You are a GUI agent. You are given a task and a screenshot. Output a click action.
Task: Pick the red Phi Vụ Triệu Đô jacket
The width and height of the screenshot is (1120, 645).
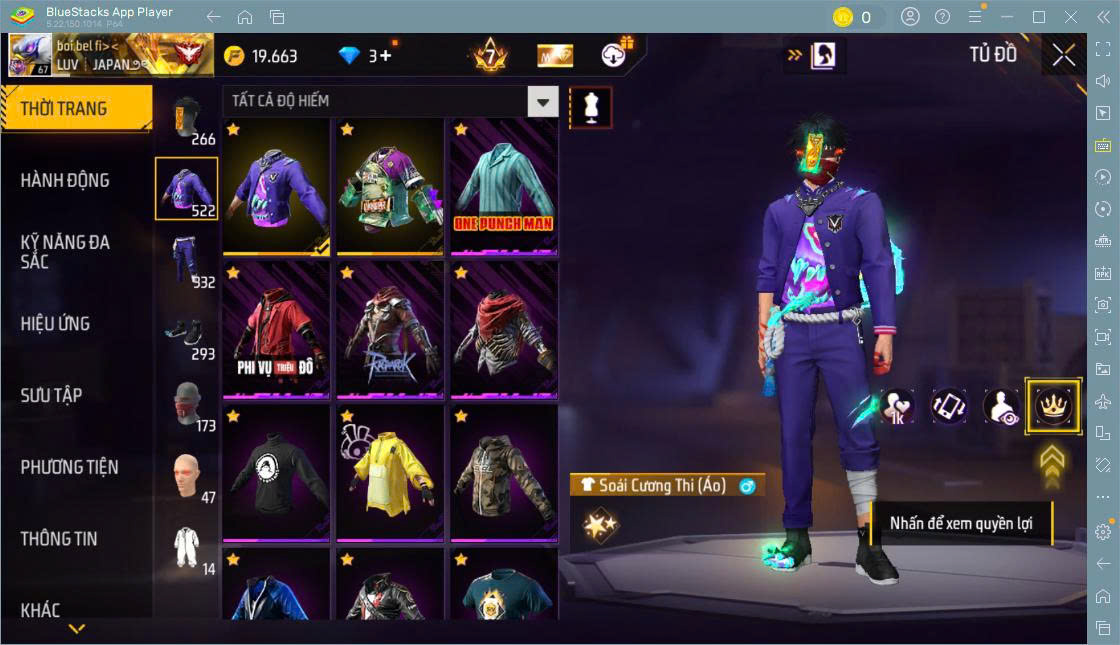click(275, 329)
